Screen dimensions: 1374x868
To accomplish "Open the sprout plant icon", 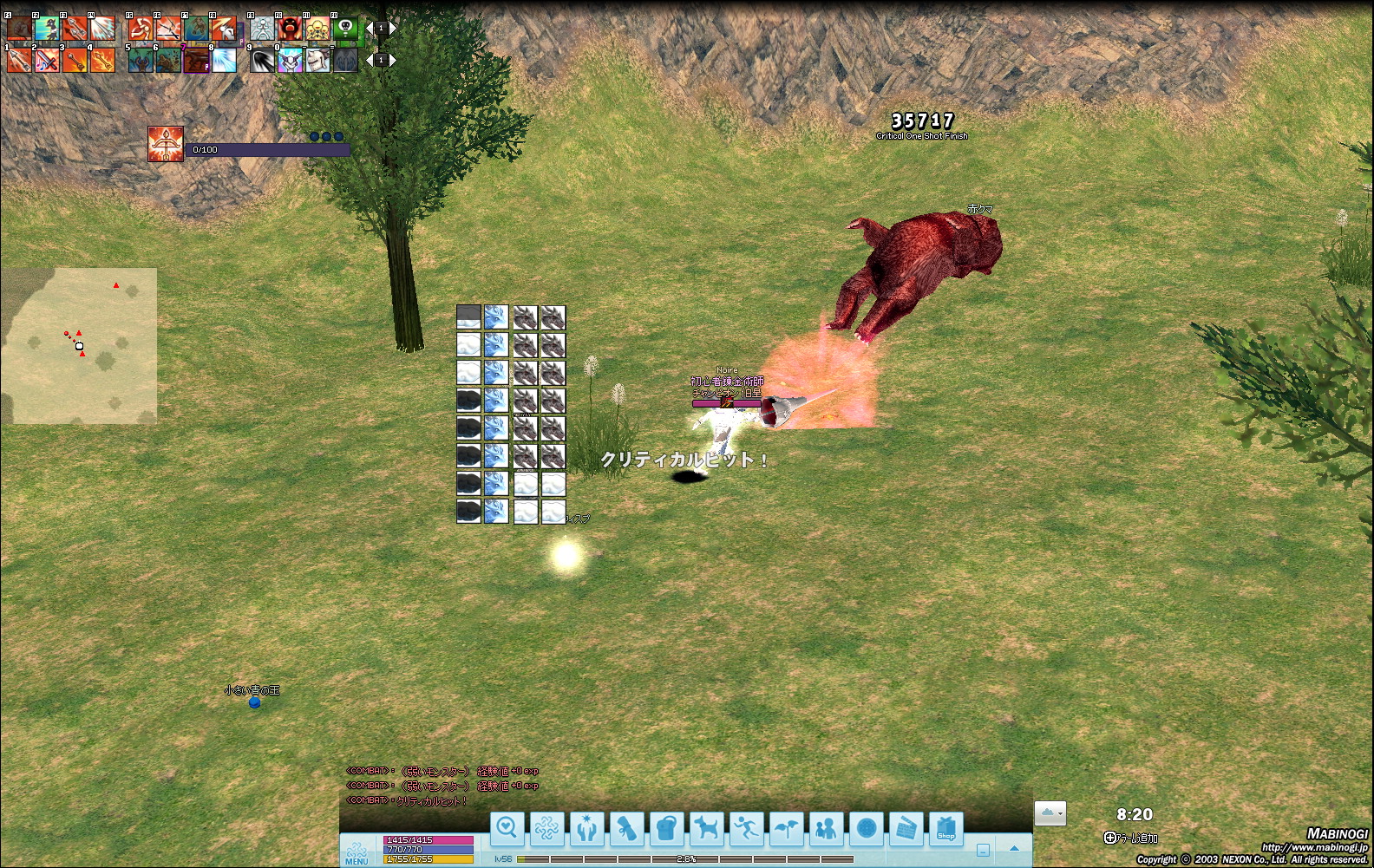I will (x=787, y=829).
